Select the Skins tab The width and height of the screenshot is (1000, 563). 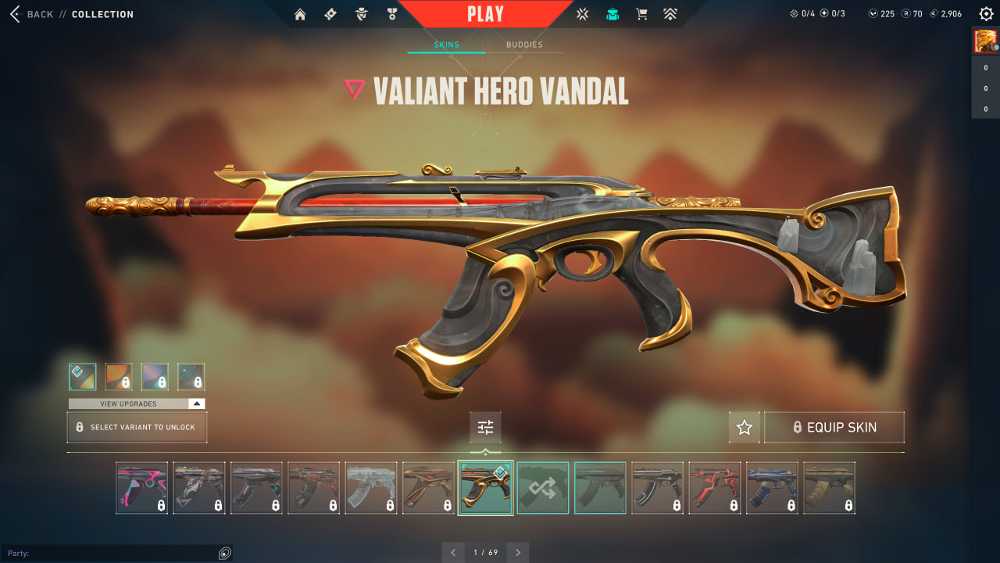click(x=446, y=45)
